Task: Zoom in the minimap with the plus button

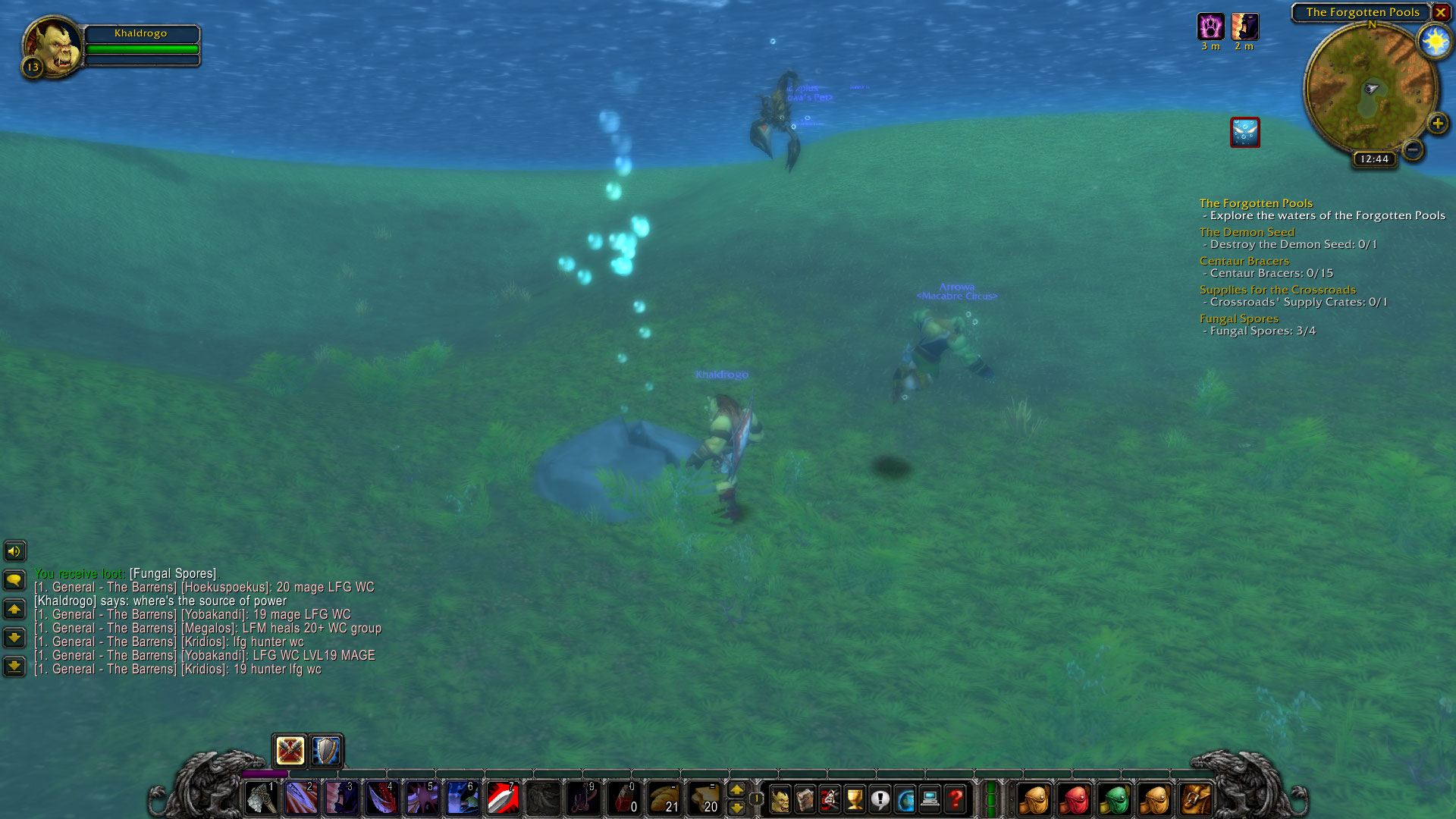Action: click(x=1437, y=124)
